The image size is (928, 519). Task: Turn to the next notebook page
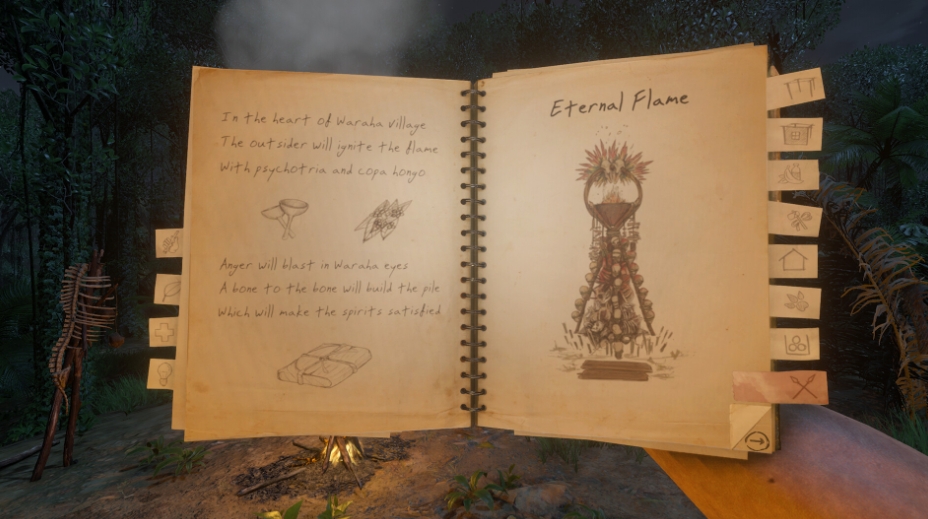point(755,439)
